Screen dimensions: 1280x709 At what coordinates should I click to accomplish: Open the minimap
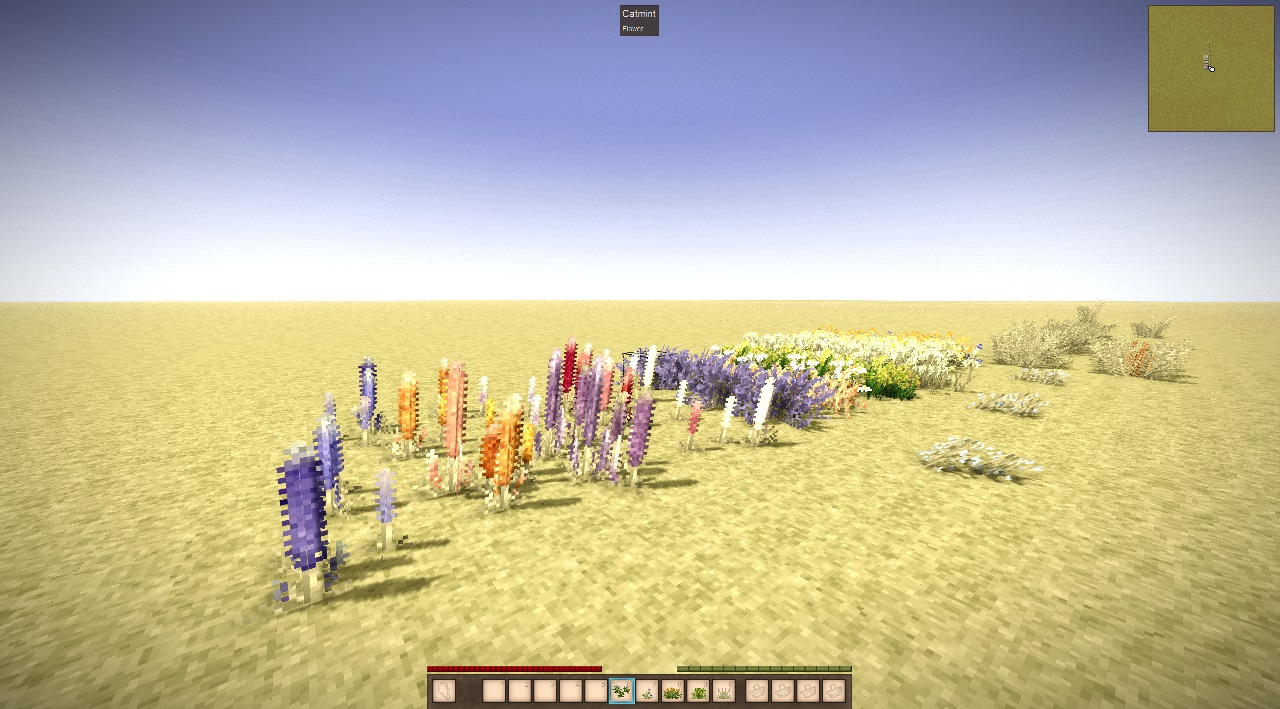point(1211,68)
